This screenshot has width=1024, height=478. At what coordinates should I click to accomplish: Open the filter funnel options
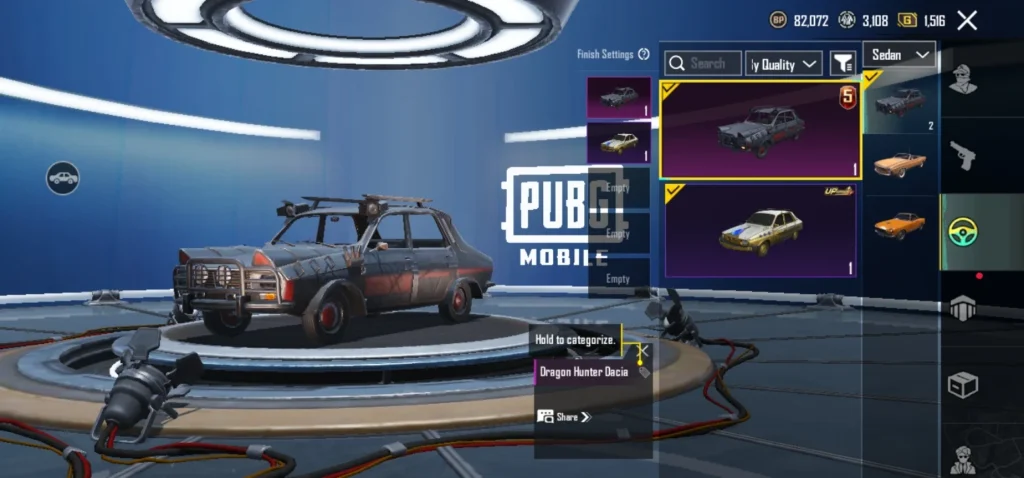pyautogui.click(x=842, y=64)
